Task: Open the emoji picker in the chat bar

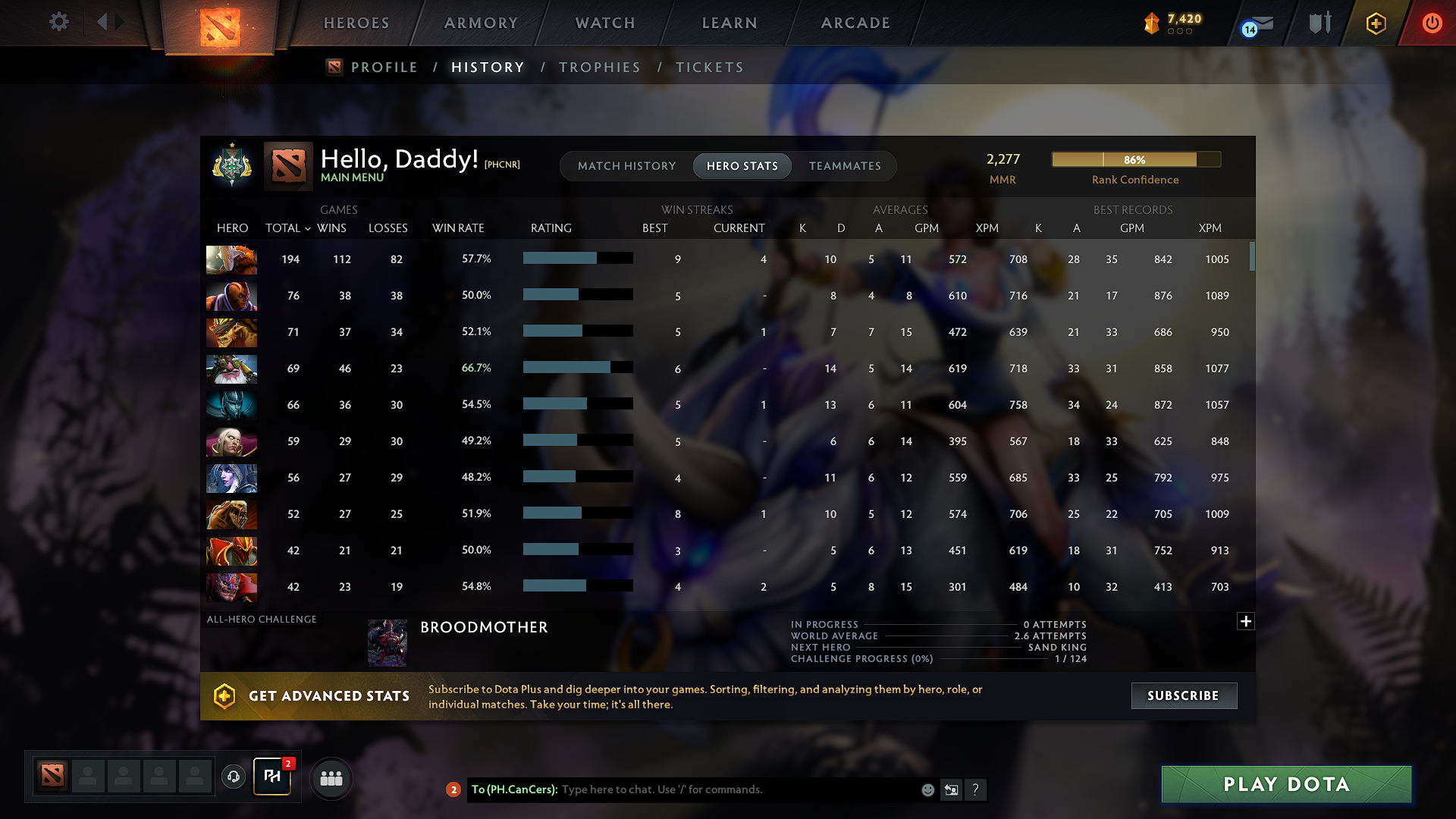Action: pos(927,789)
